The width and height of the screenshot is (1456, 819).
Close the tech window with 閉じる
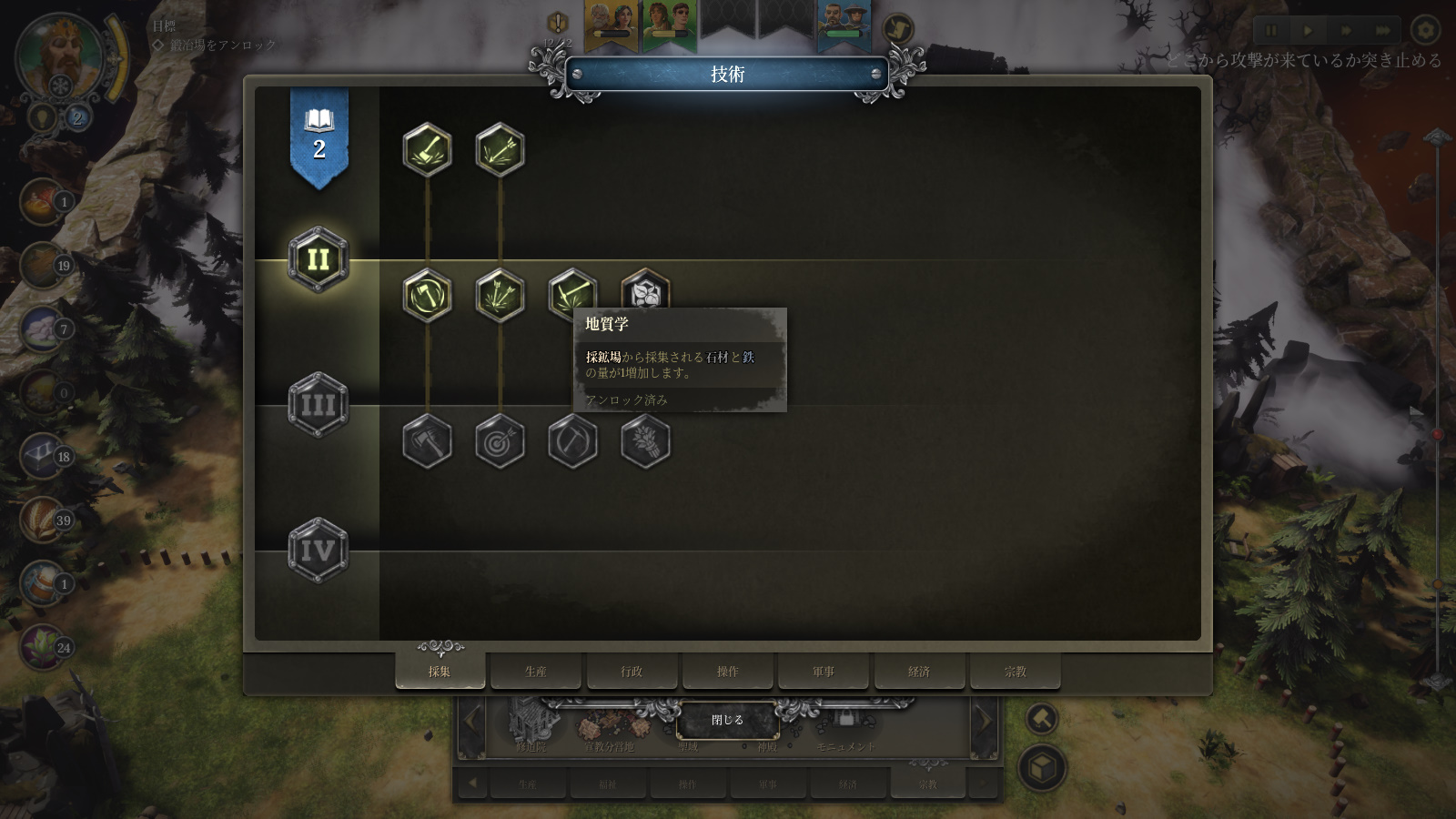(x=727, y=720)
